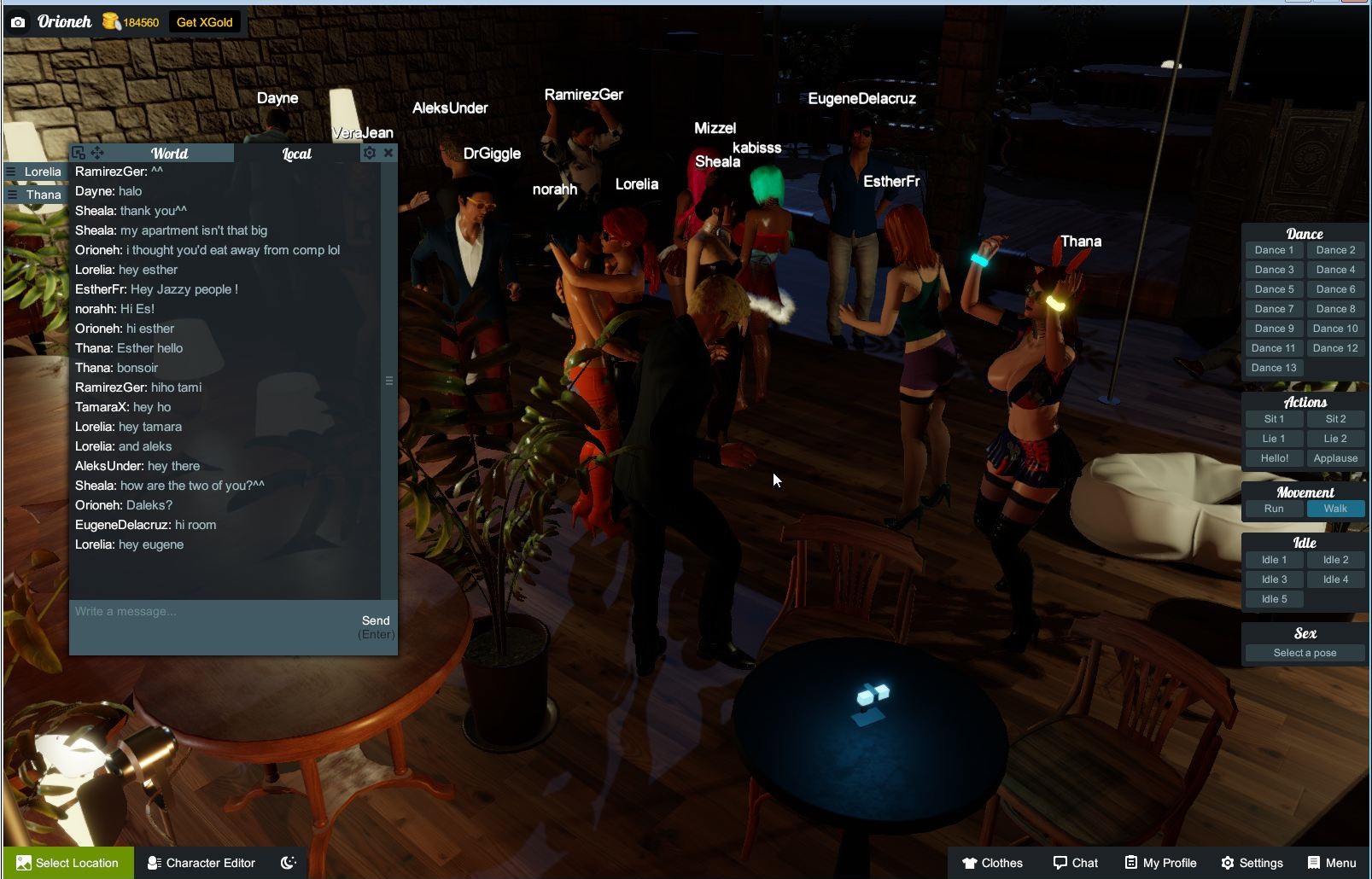Screen dimensions: 1372x879
Task: Enable Run movement mode
Action: [x=1273, y=508]
